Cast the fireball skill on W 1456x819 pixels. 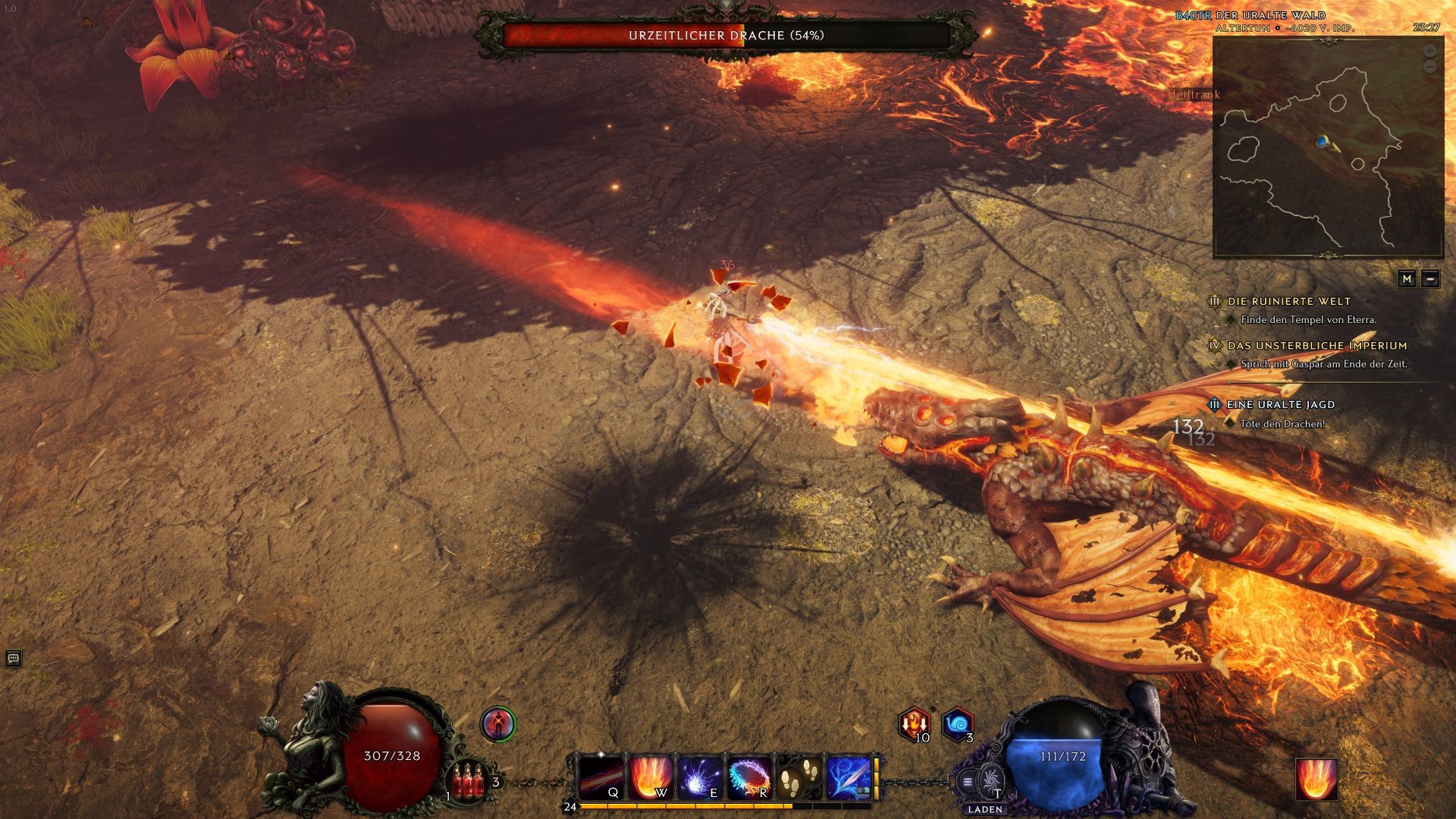click(650, 777)
